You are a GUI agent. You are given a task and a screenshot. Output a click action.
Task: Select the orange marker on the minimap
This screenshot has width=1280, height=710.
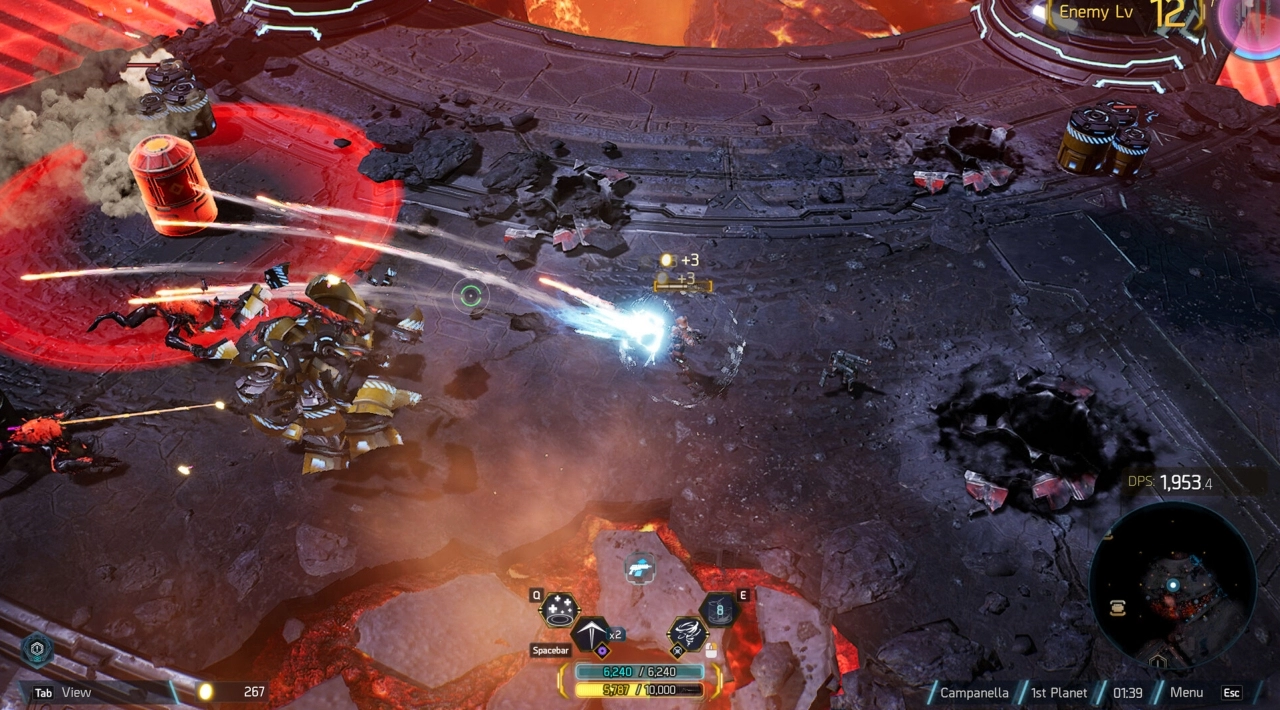coord(1117,607)
